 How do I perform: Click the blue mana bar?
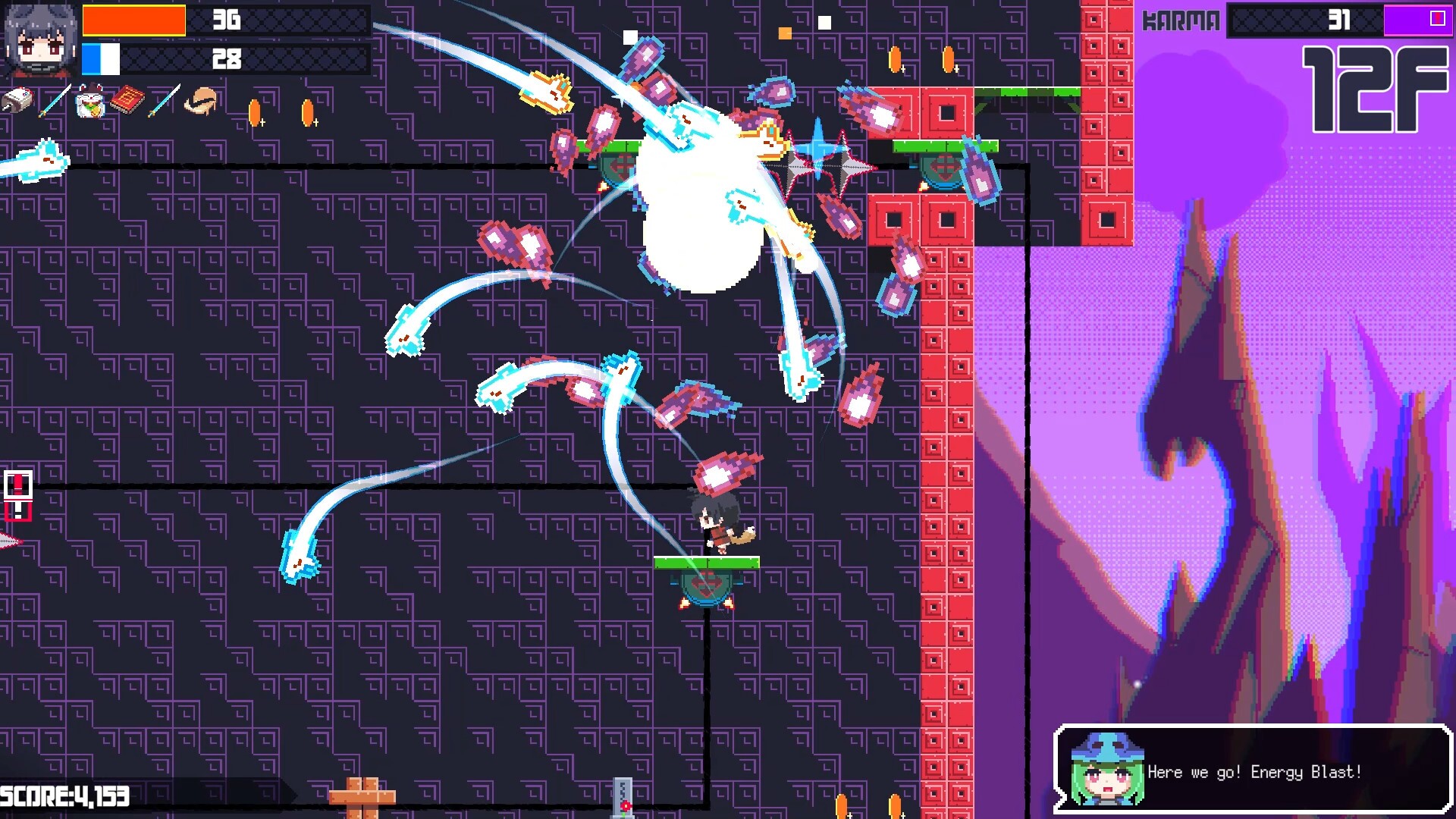(x=102, y=57)
